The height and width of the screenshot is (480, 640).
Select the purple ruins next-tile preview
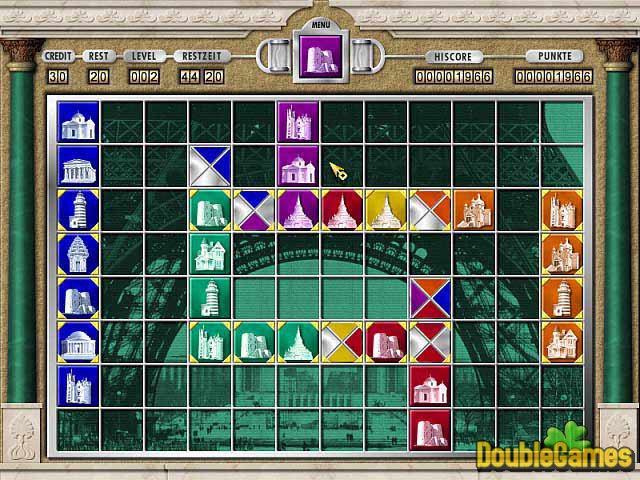pos(320,55)
